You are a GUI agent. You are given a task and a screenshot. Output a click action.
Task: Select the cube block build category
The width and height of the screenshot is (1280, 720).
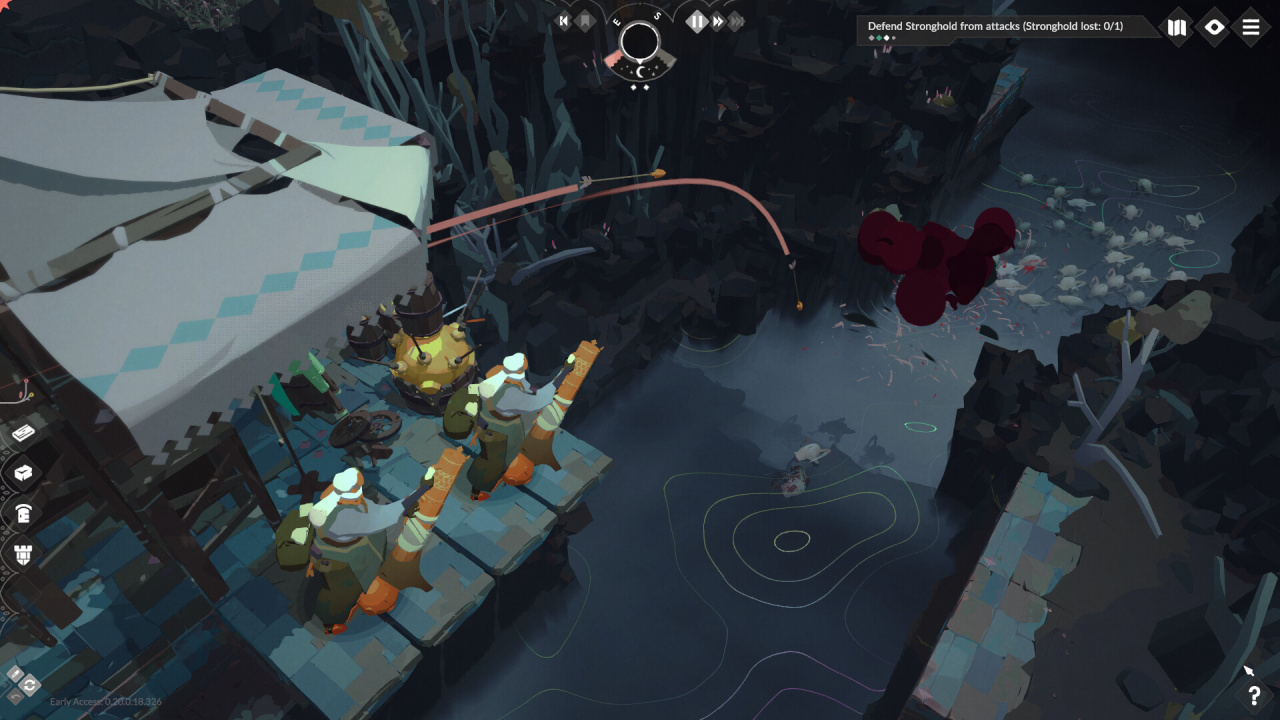click(x=24, y=472)
